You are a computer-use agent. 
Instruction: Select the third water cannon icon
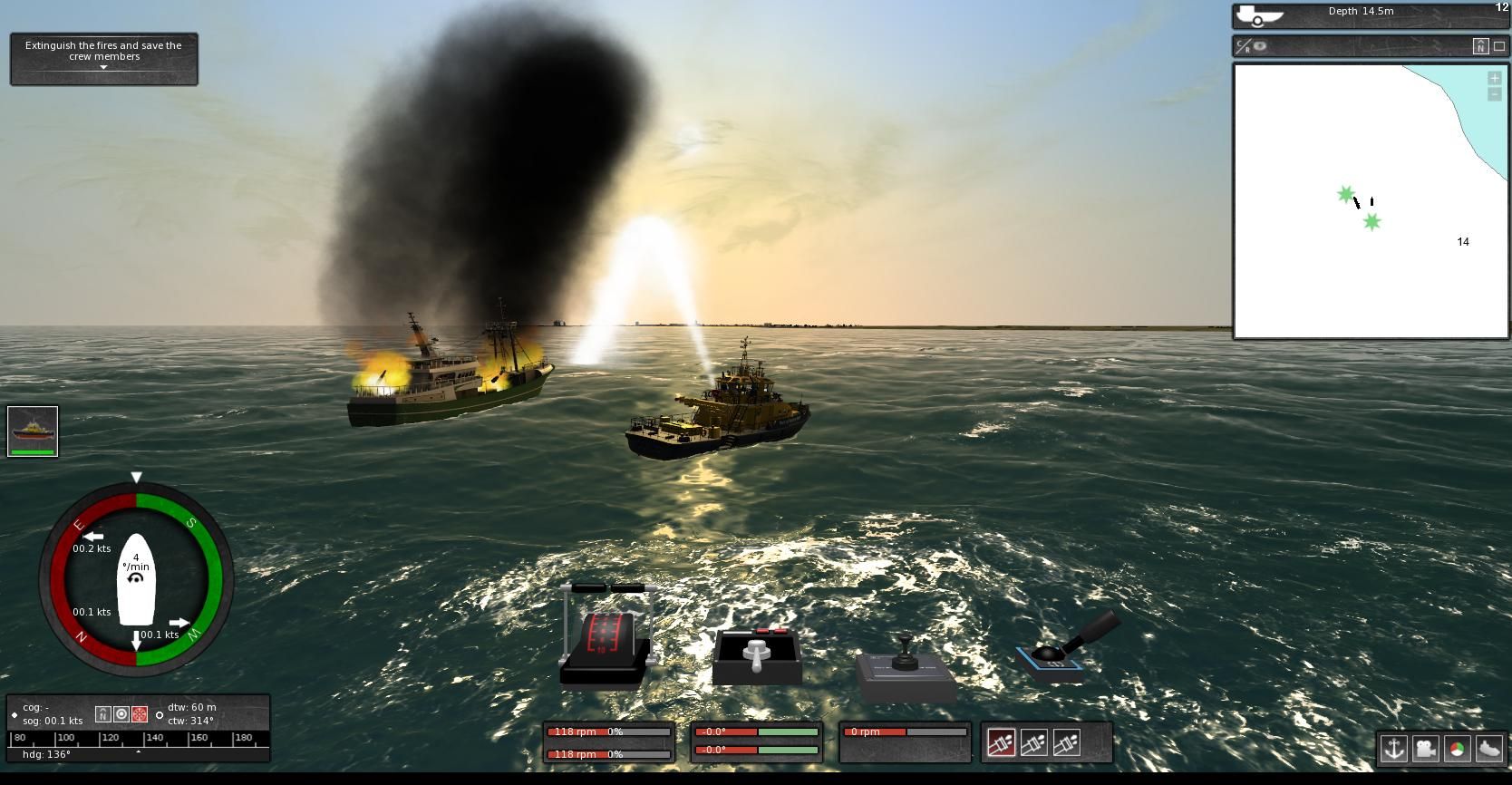[x=1067, y=741]
